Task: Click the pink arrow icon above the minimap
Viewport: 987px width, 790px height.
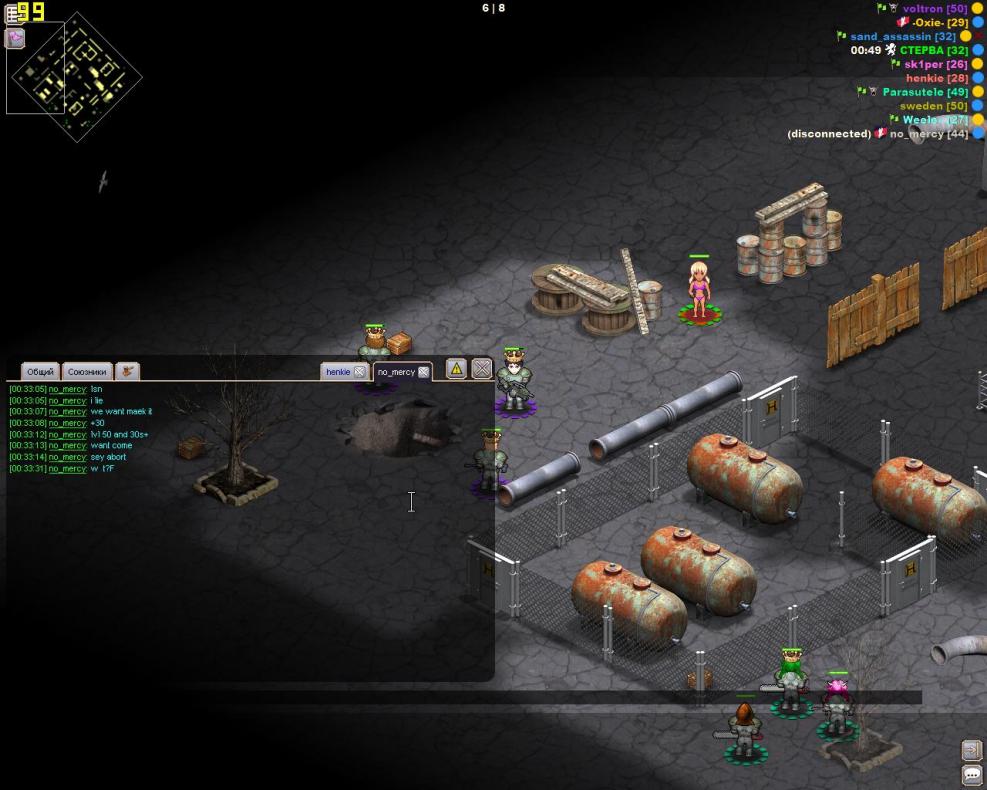Action: click(15, 38)
